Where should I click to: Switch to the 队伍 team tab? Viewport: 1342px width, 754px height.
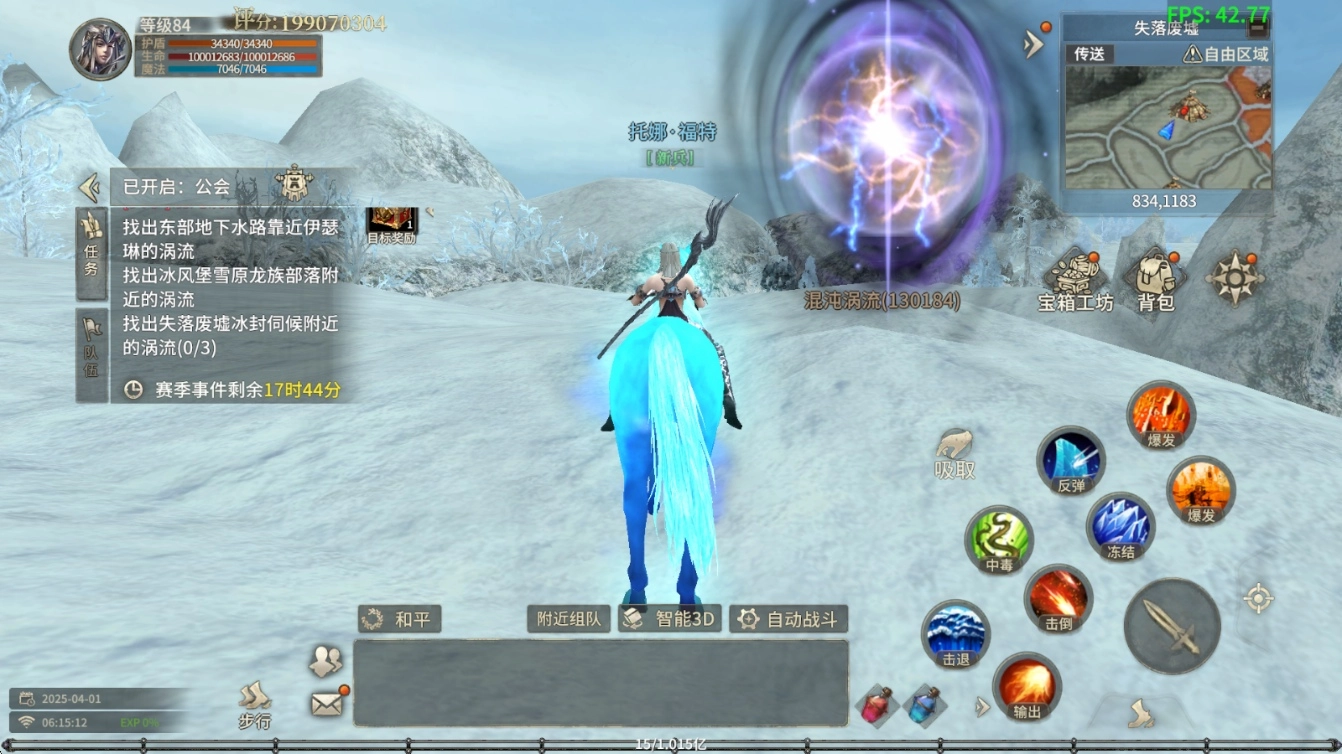coord(91,355)
